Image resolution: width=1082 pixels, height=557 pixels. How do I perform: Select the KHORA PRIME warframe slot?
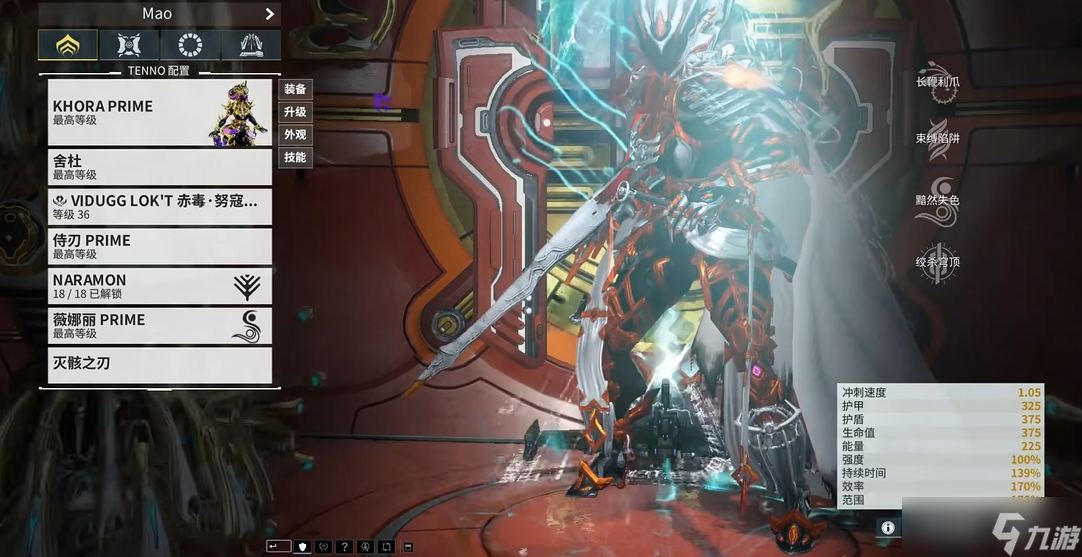coord(160,112)
